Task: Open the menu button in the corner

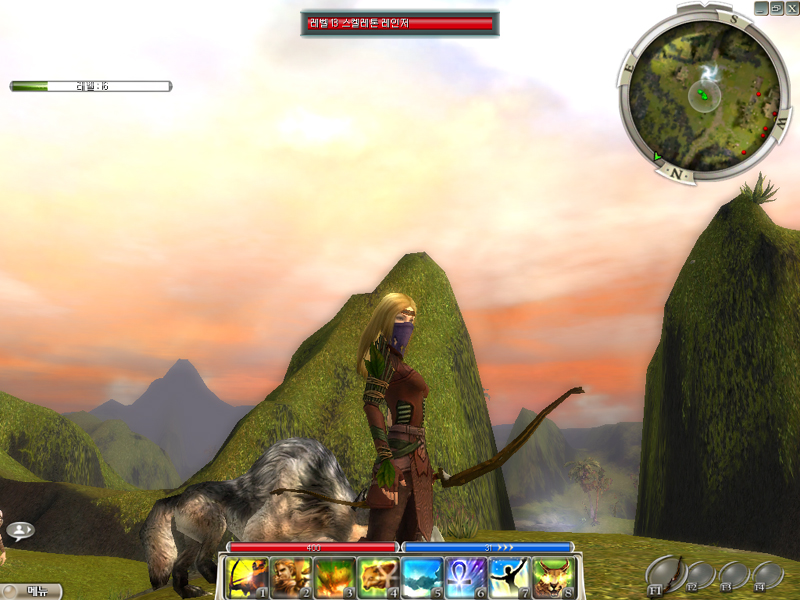Action: click(32, 591)
